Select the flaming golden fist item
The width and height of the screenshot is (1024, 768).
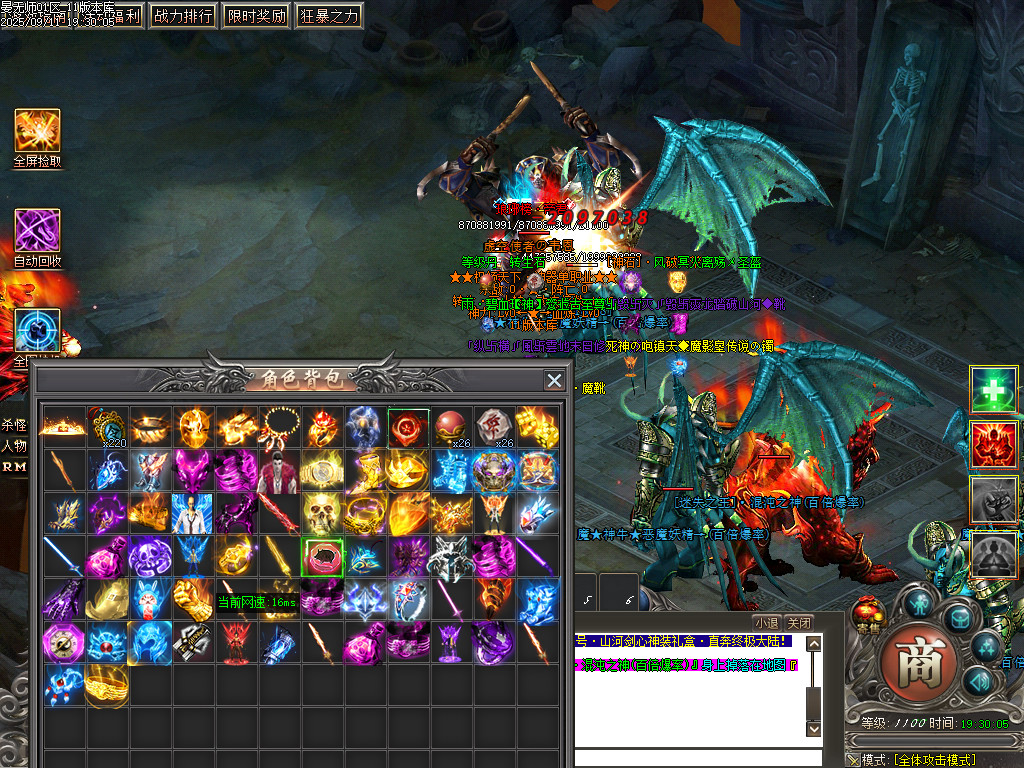(192, 599)
